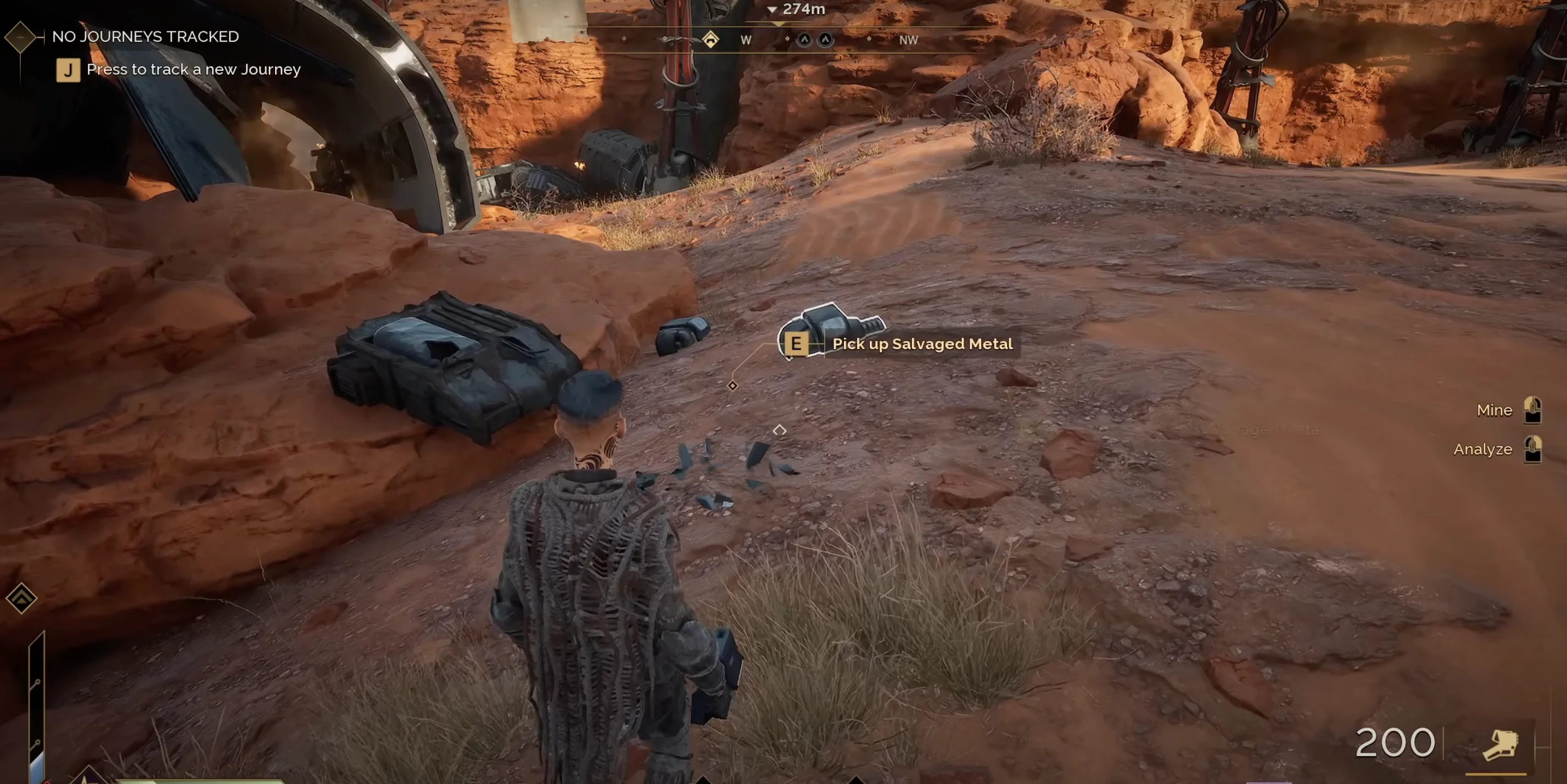This screenshot has width=1567, height=784.
Task: Open the No Journeys Tracked header
Action: [145, 36]
